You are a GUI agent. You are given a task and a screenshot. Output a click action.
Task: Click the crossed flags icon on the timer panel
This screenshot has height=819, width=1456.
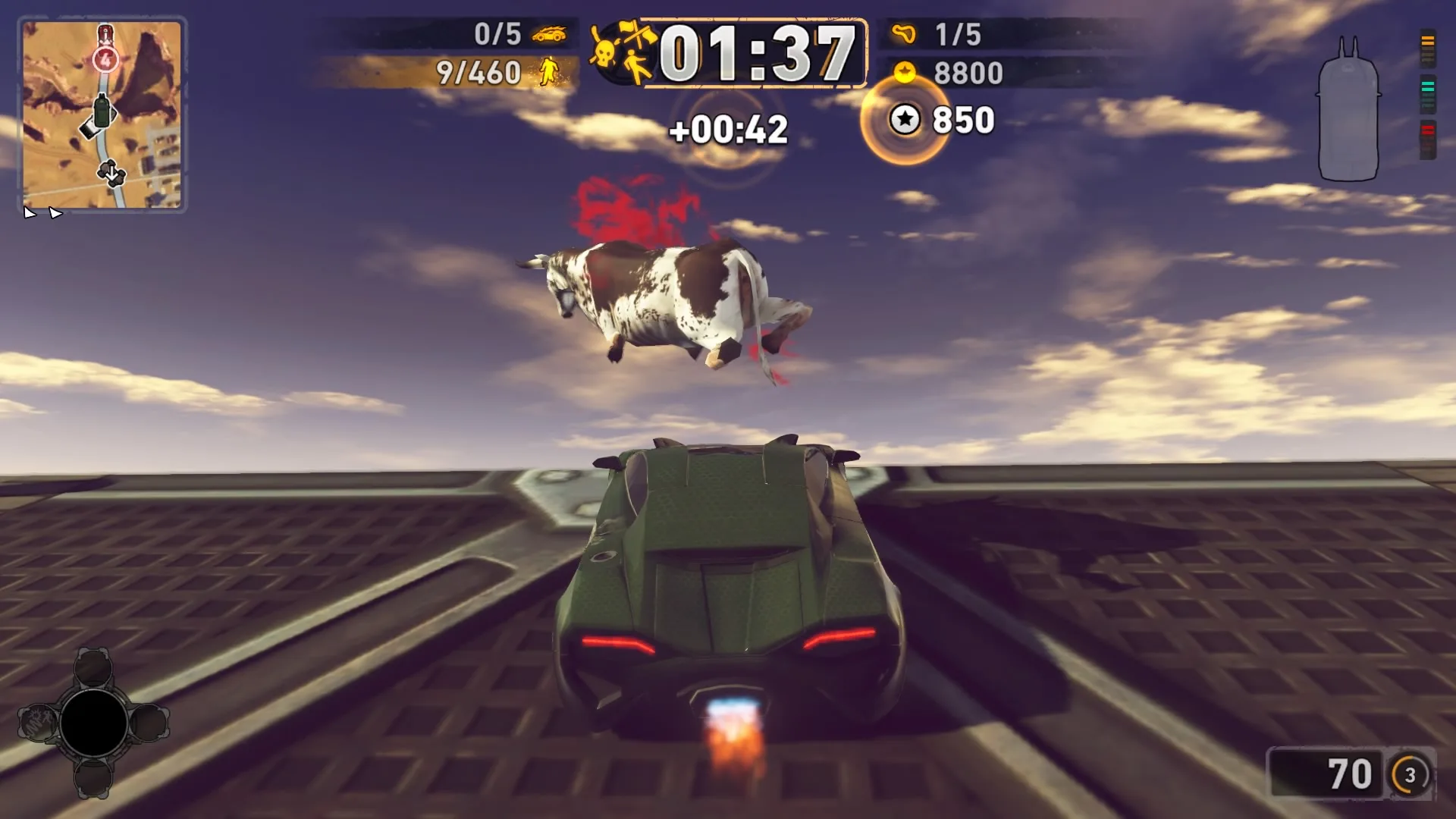click(x=637, y=35)
